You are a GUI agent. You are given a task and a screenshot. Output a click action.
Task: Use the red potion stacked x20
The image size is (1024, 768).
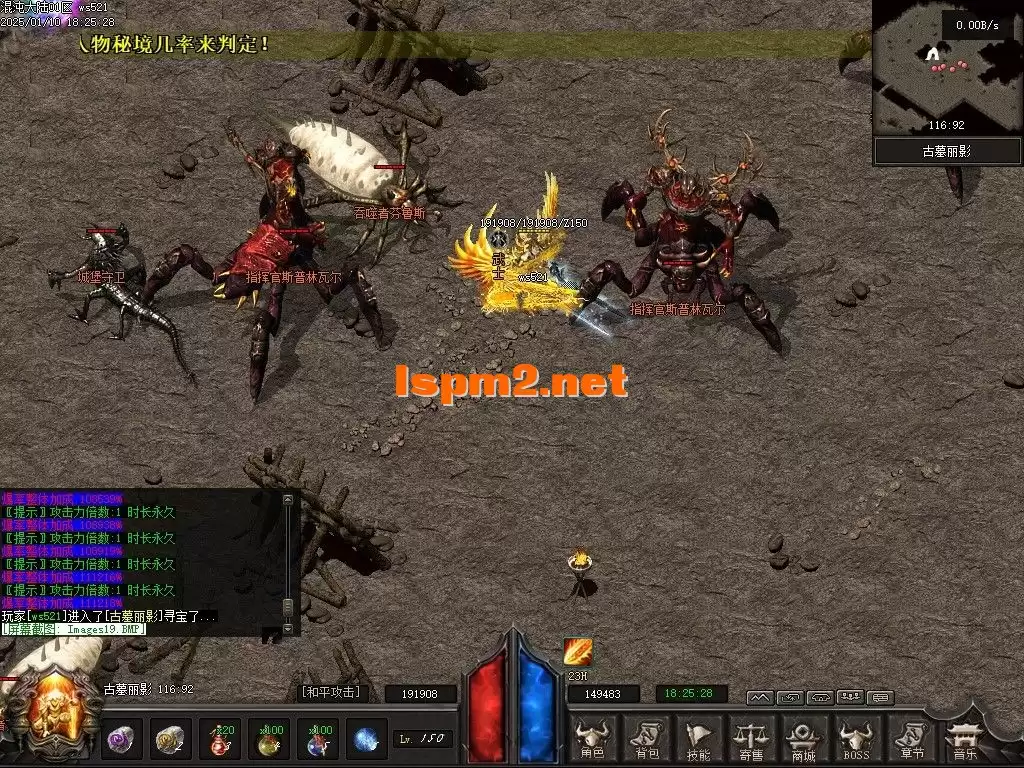(x=220, y=739)
